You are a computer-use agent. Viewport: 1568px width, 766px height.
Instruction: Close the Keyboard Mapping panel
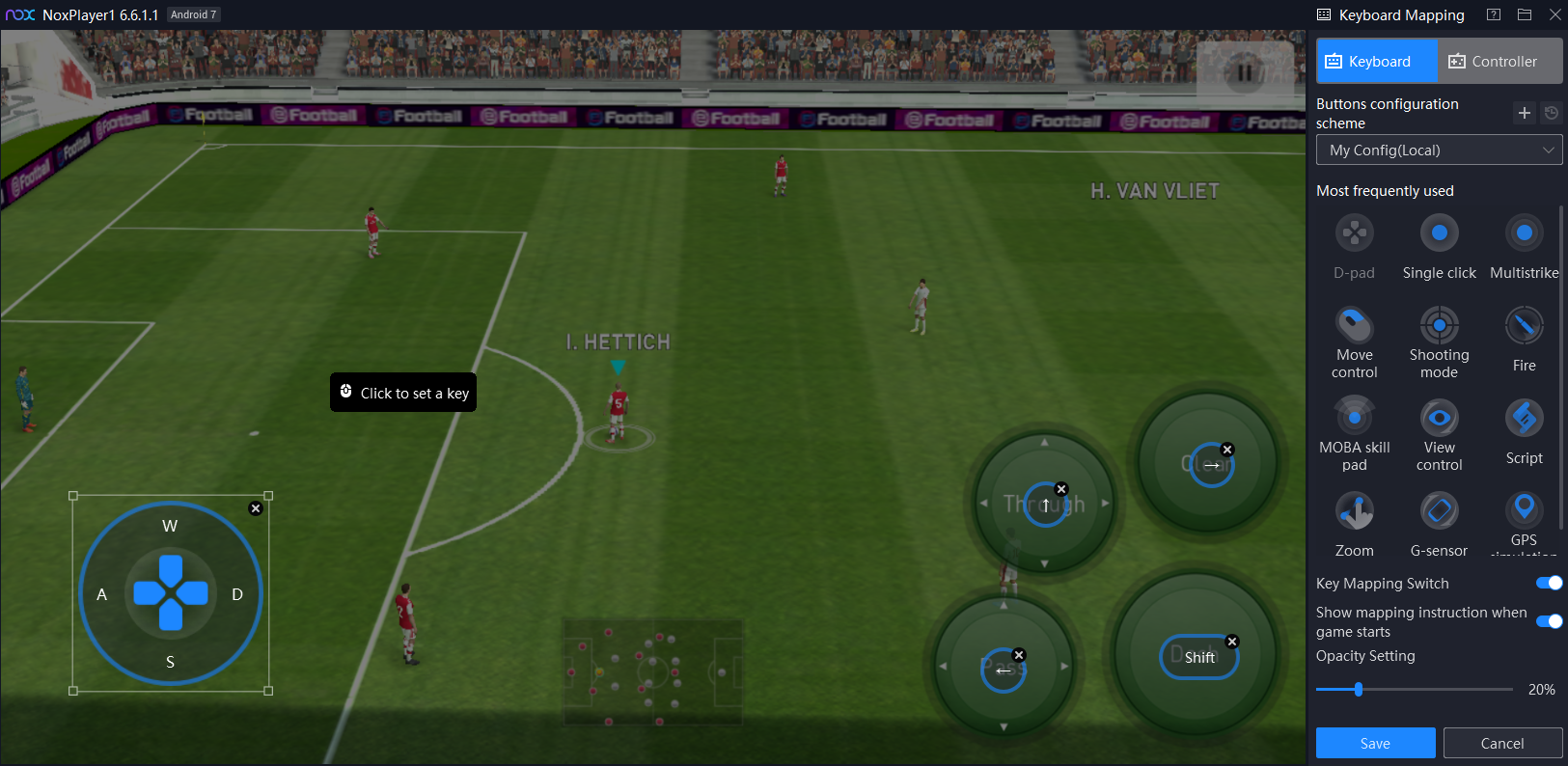pos(1554,14)
